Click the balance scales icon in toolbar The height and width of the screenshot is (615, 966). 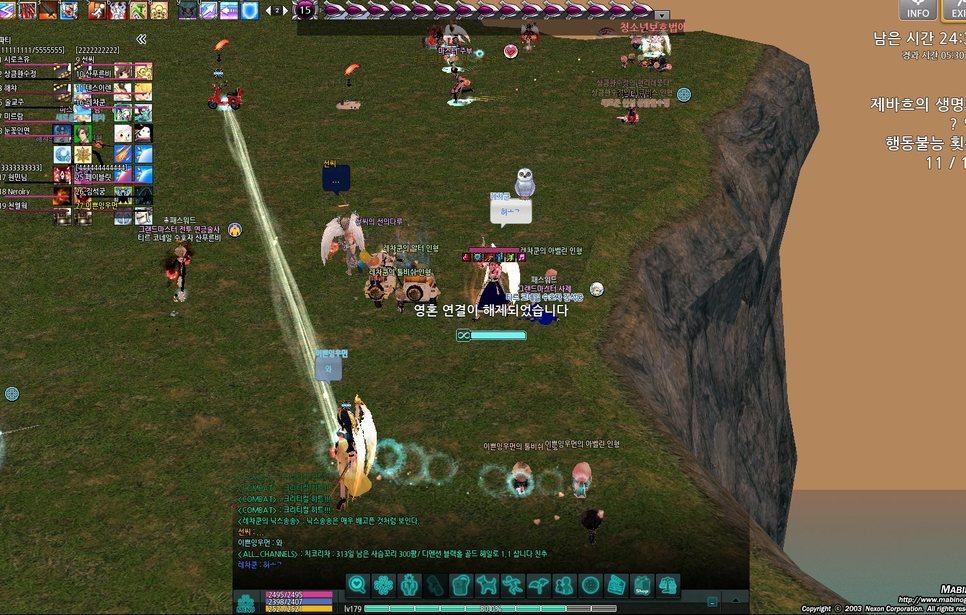pyautogui.click(x=667, y=585)
